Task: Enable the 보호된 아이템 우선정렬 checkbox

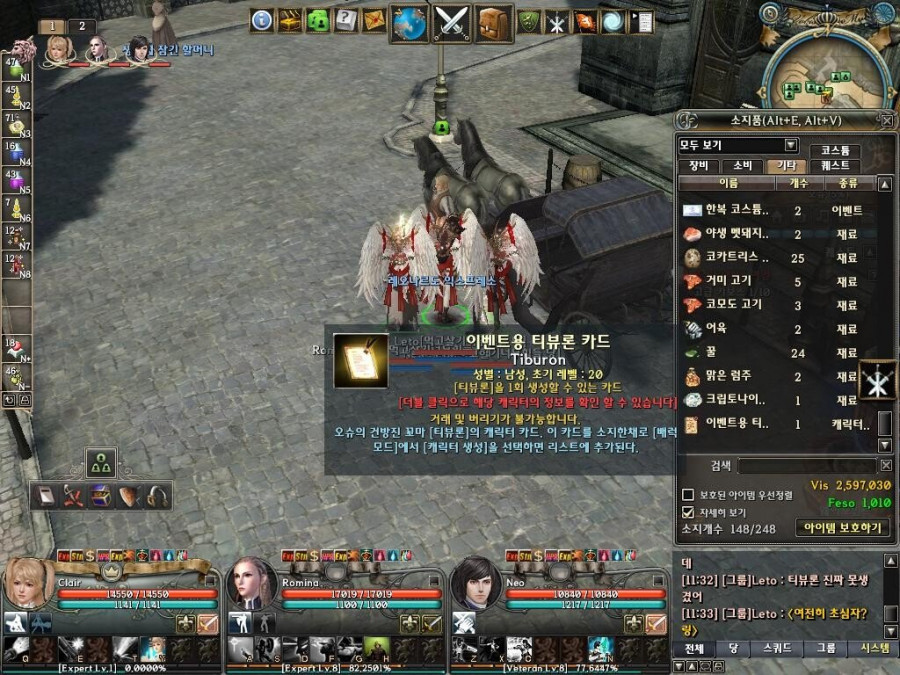Action: [x=687, y=495]
